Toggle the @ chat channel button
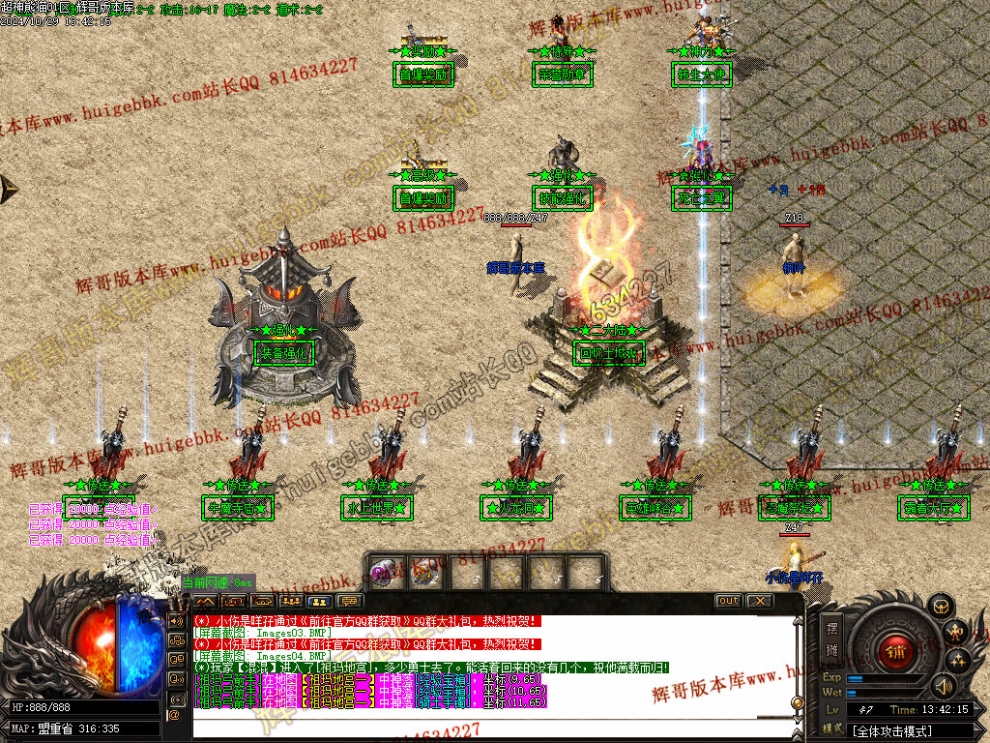Viewport: 990px width, 743px height. [174, 714]
